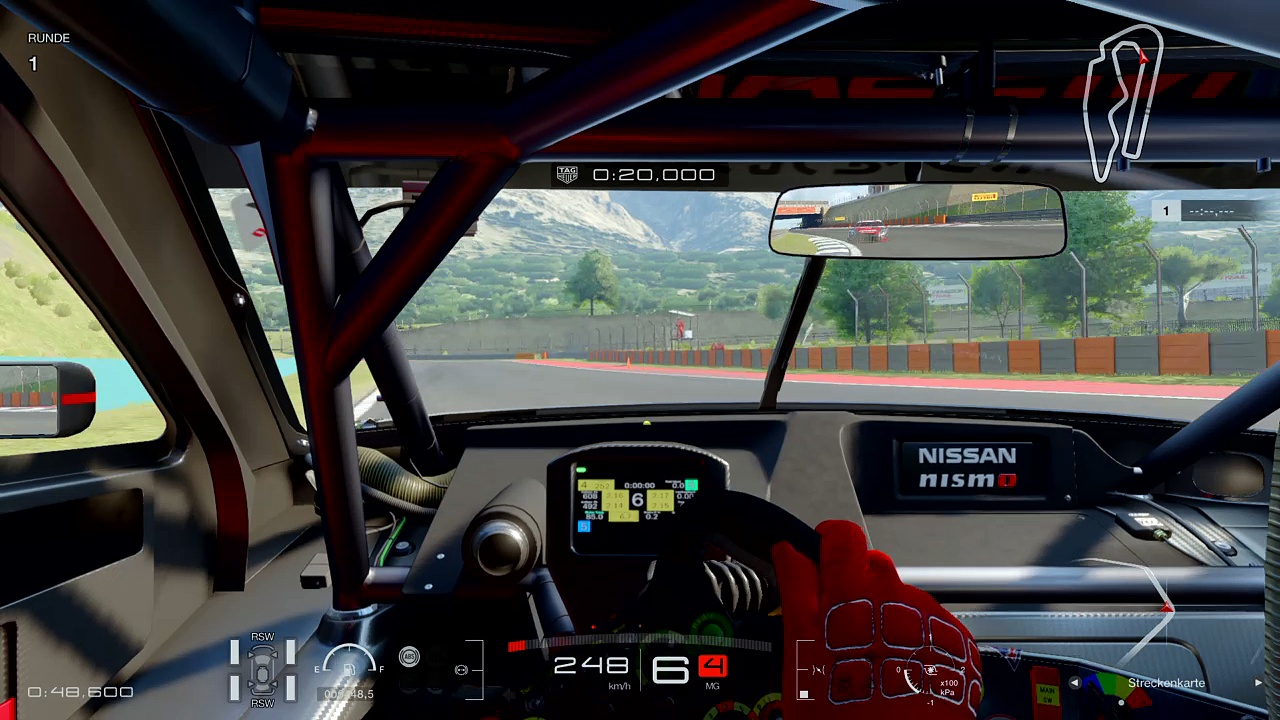Toggle the ABS indicator icon
This screenshot has width=1280, height=720.
coord(409,657)
